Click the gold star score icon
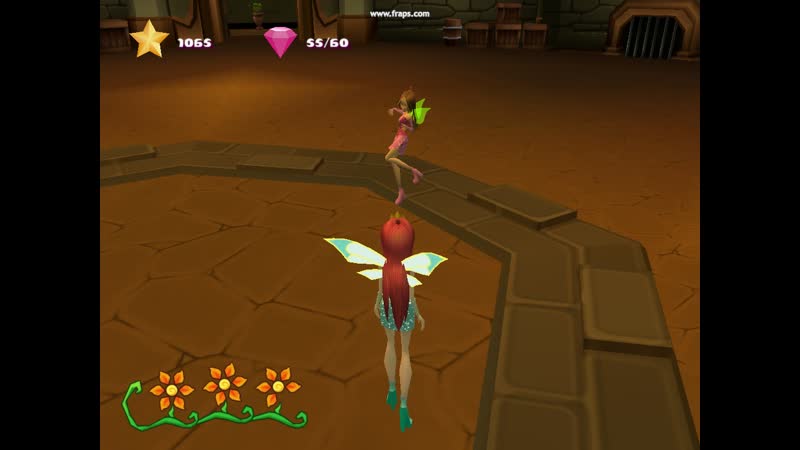This screenshot has width=800, height=450. coord(149,40)
